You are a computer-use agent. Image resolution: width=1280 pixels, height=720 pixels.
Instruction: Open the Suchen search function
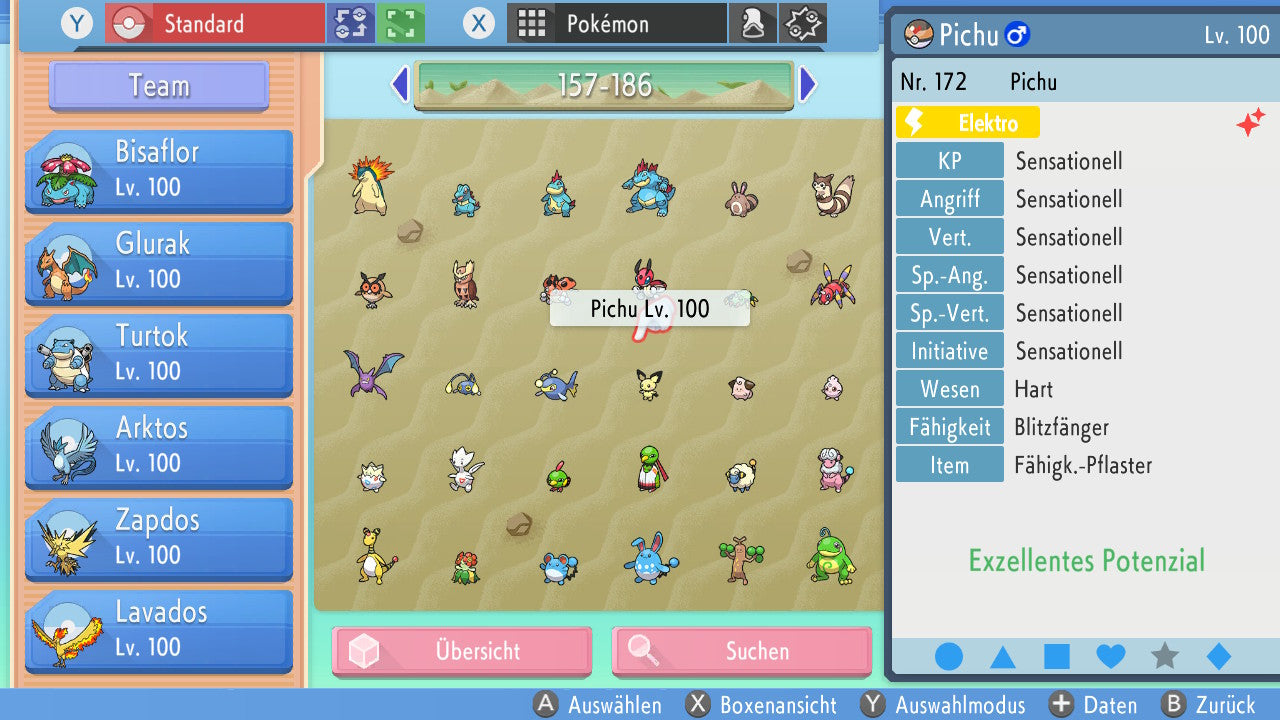(x=741, y=652)
